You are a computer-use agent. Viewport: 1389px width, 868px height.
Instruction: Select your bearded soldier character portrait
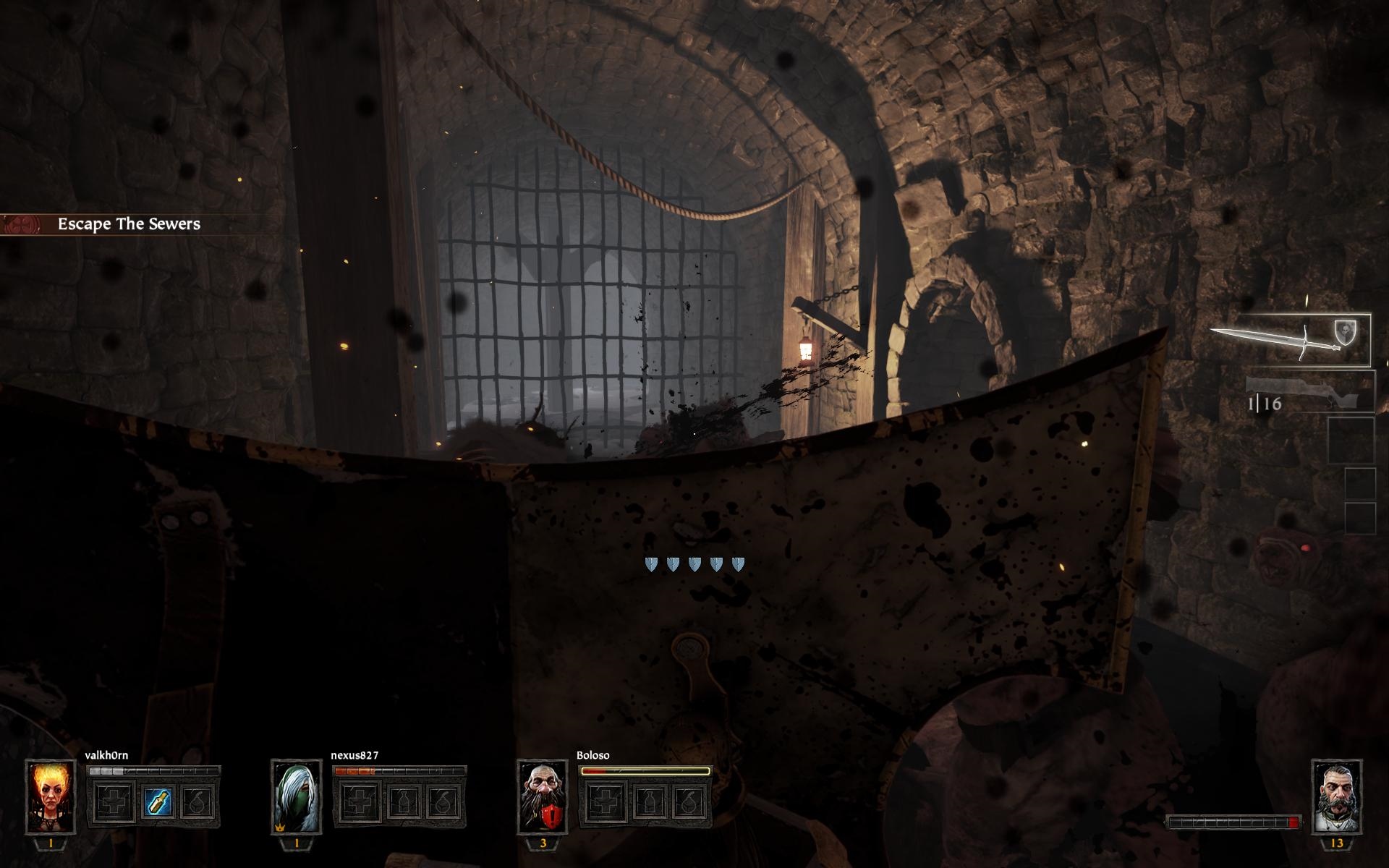tap(1336, 795)
